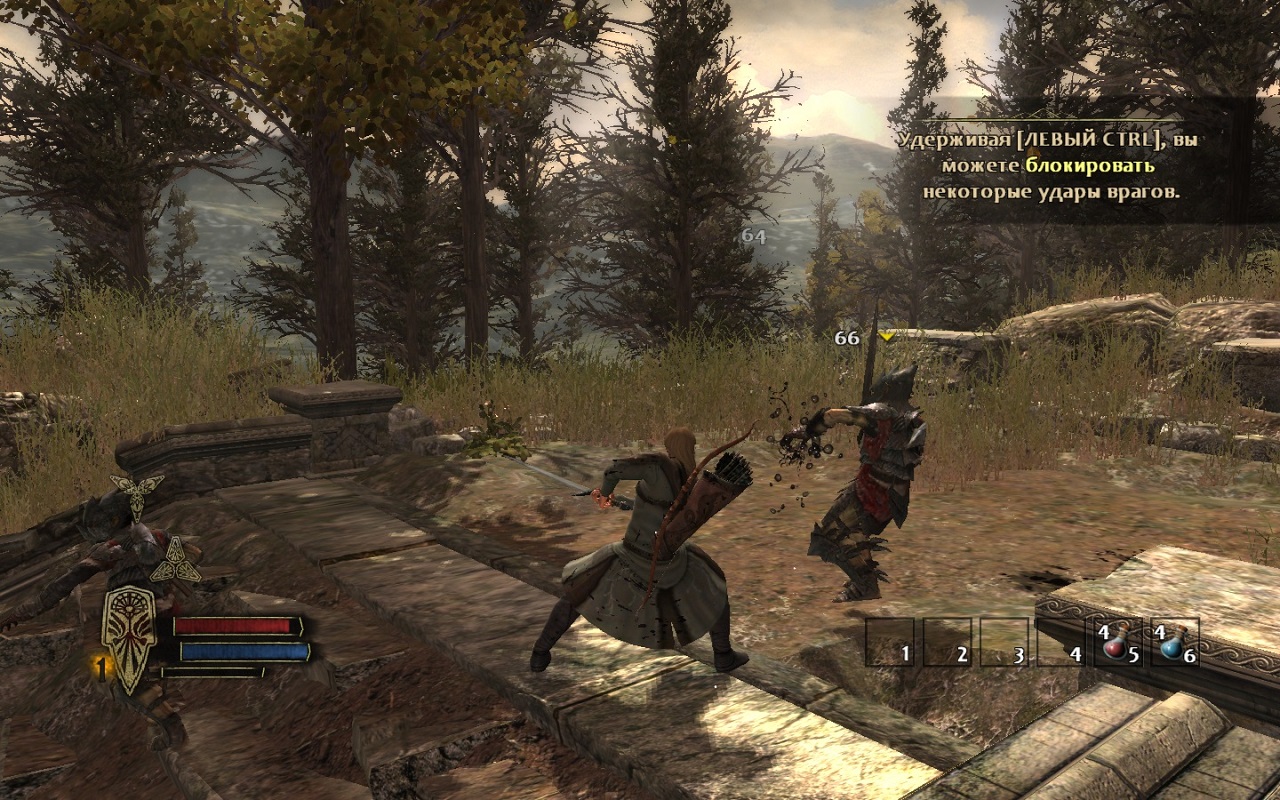Select empty skill slot number 3
Viewport: 1280px width, 800px height.
pyautogui.click(x=1004, y=642)
